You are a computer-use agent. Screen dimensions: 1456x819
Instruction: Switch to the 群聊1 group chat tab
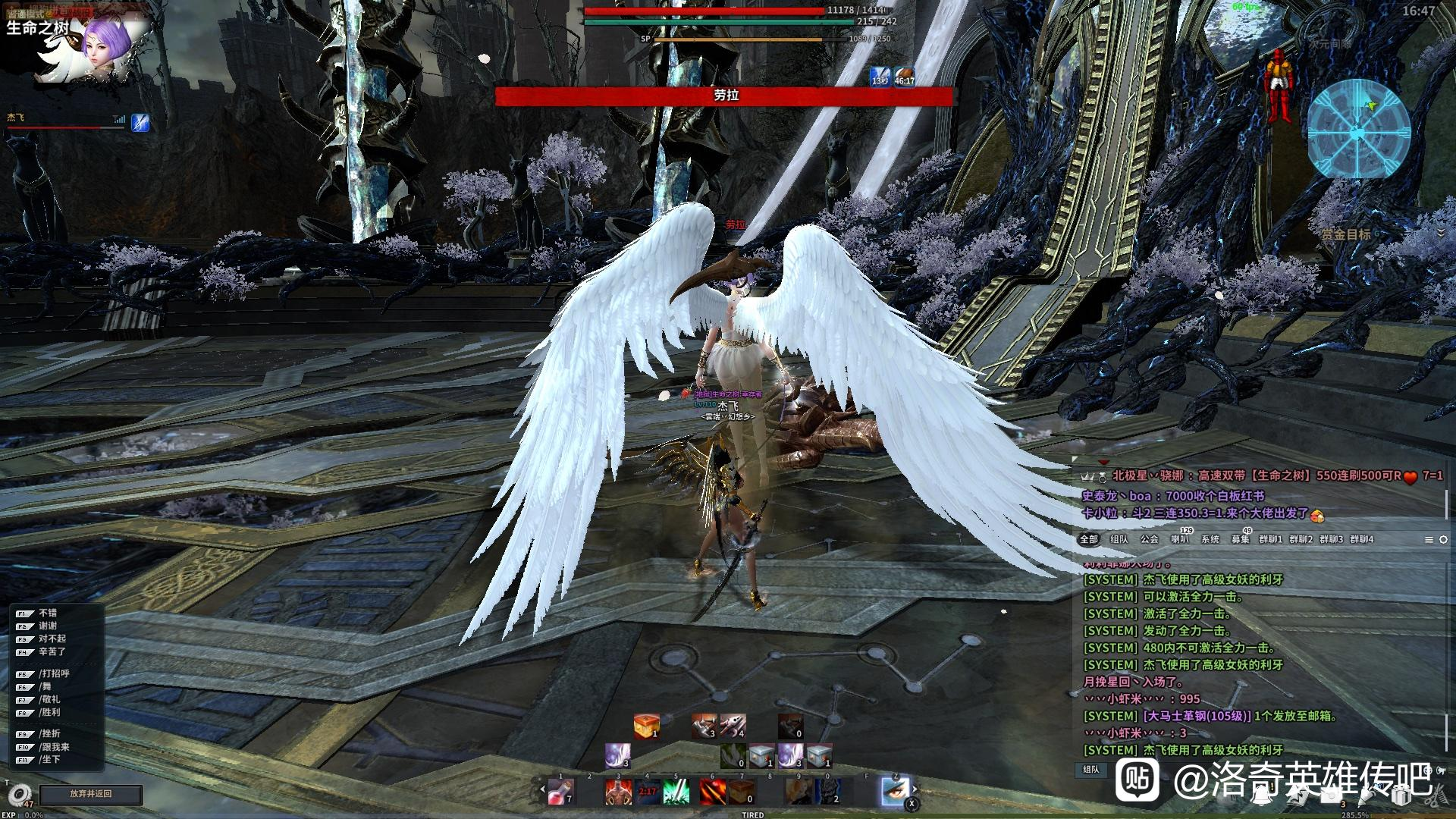1270,539
